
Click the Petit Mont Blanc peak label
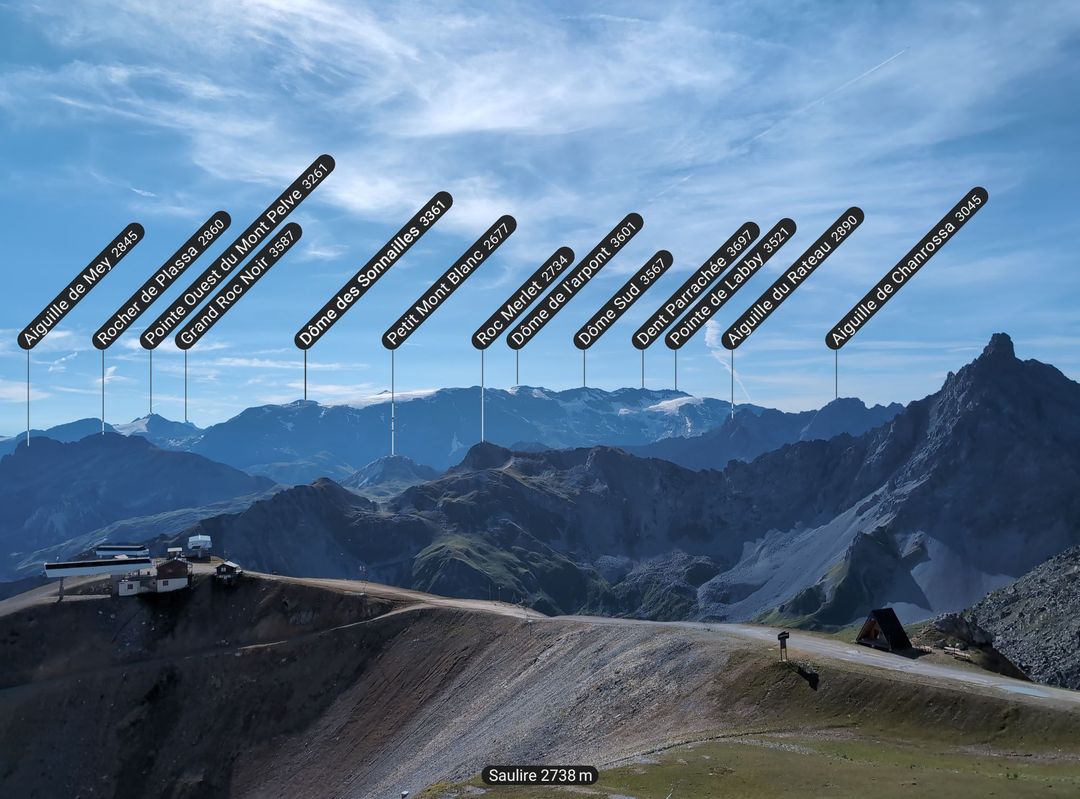[x=449, y=282]
